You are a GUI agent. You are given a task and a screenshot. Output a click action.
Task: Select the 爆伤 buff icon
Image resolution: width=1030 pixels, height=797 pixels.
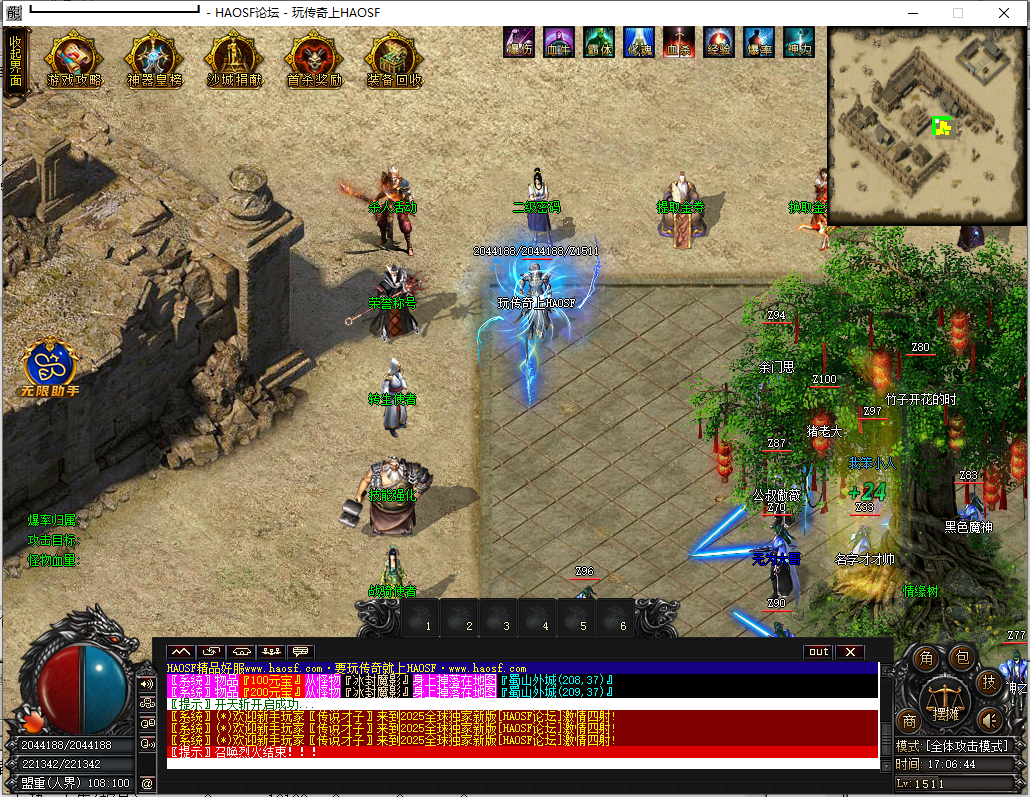518,42
